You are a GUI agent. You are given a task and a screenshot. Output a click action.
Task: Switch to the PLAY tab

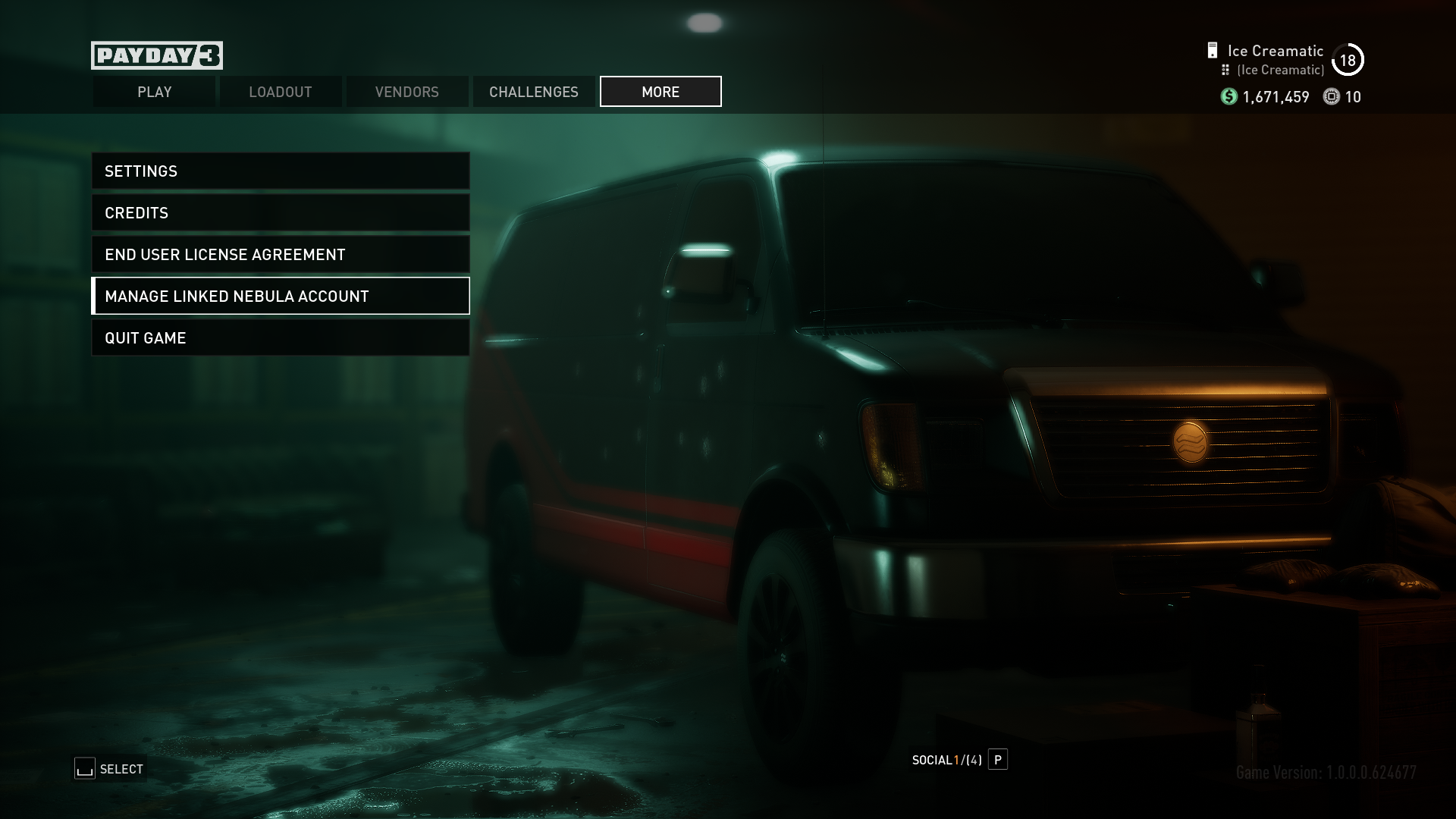[154, 91]
